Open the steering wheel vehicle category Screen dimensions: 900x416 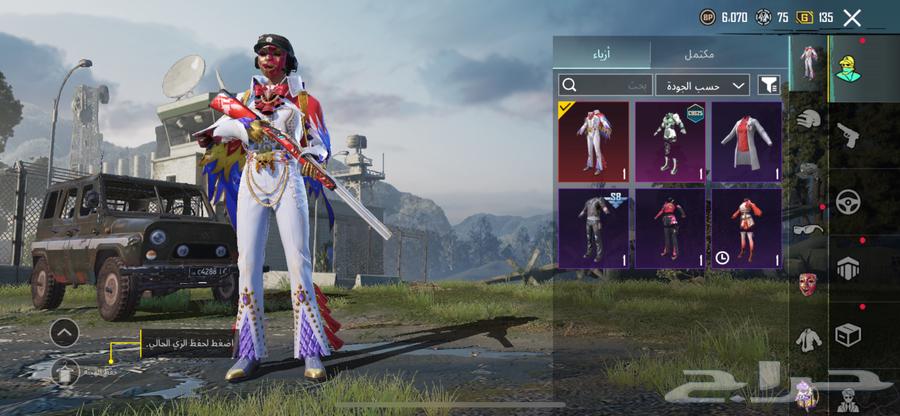coord(848,200)
